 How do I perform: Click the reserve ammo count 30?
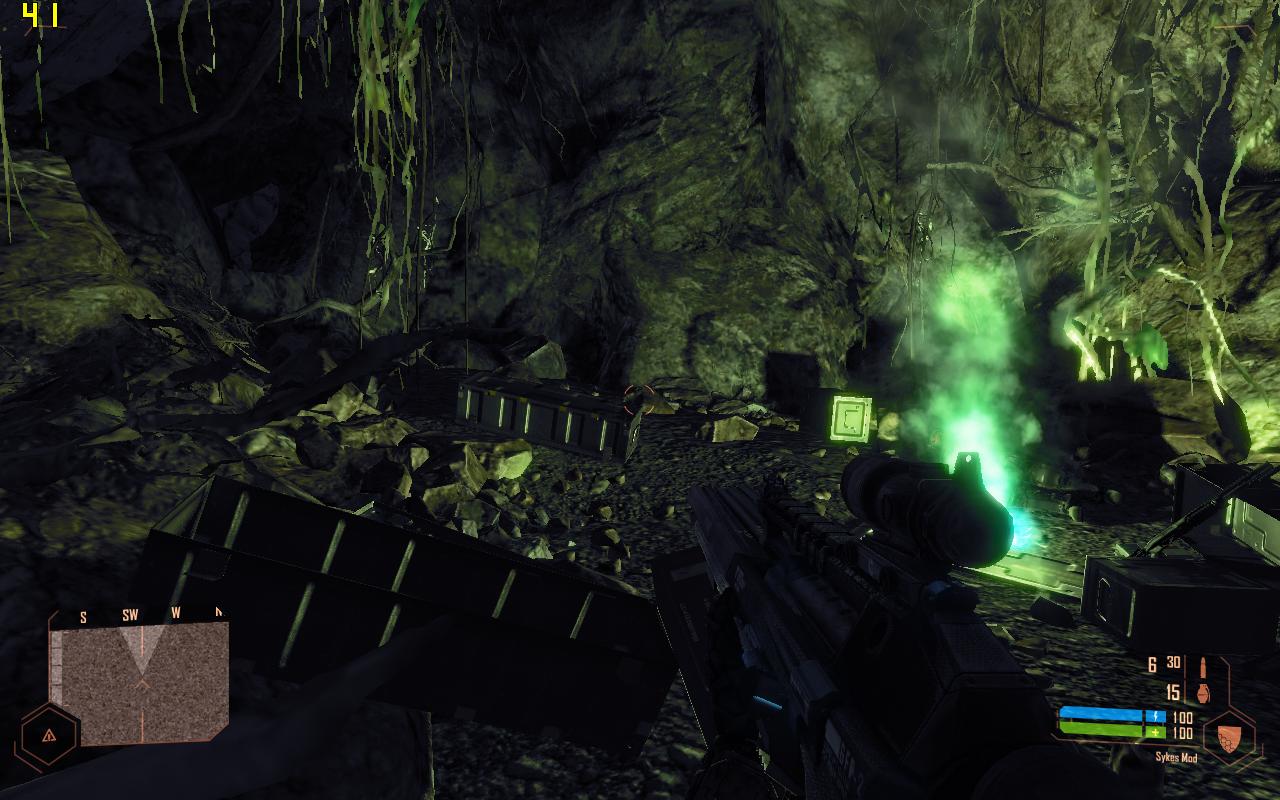point(1172,664)
